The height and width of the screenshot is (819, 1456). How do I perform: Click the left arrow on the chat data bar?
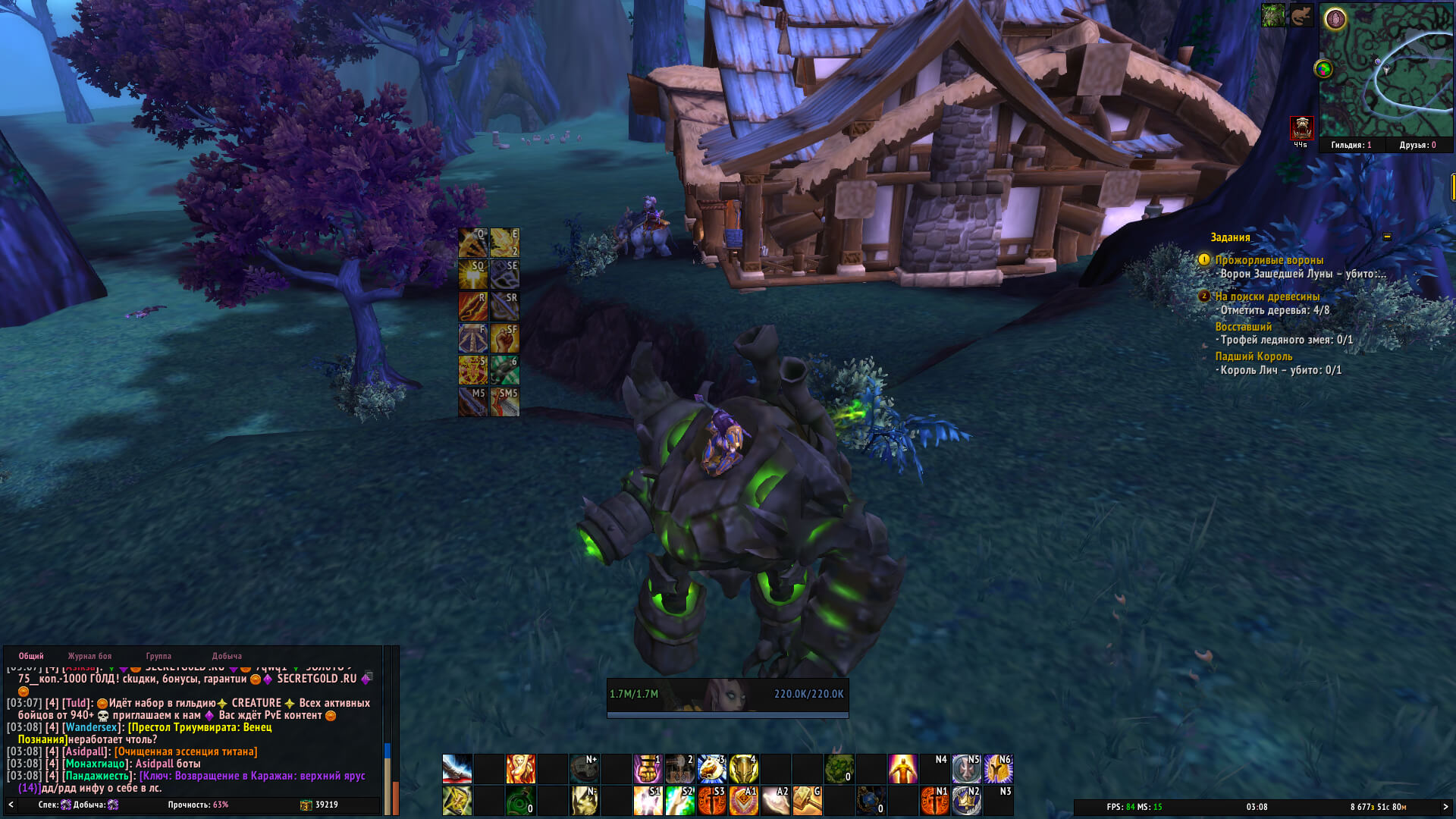(11, 805)
